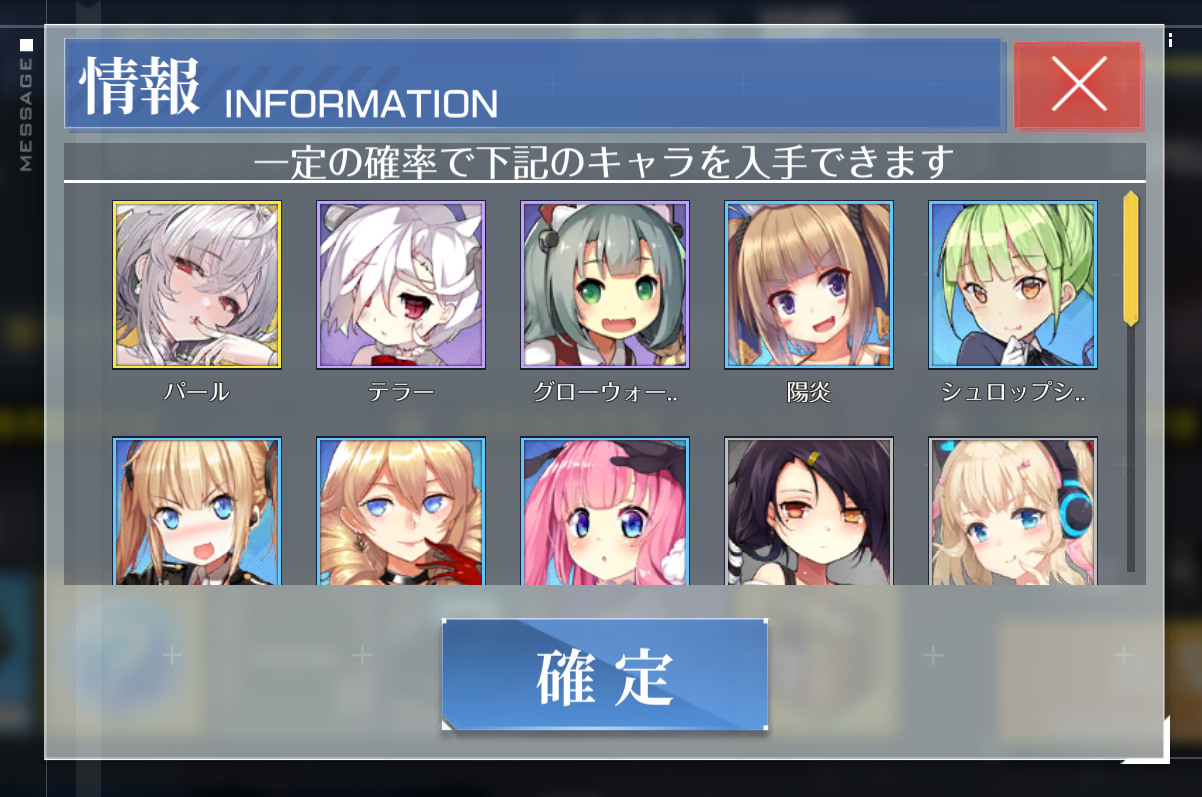Choose the blonde girl with red glove portrait
The height and width of the screenshot is (797, 1202).
[401, 511]
